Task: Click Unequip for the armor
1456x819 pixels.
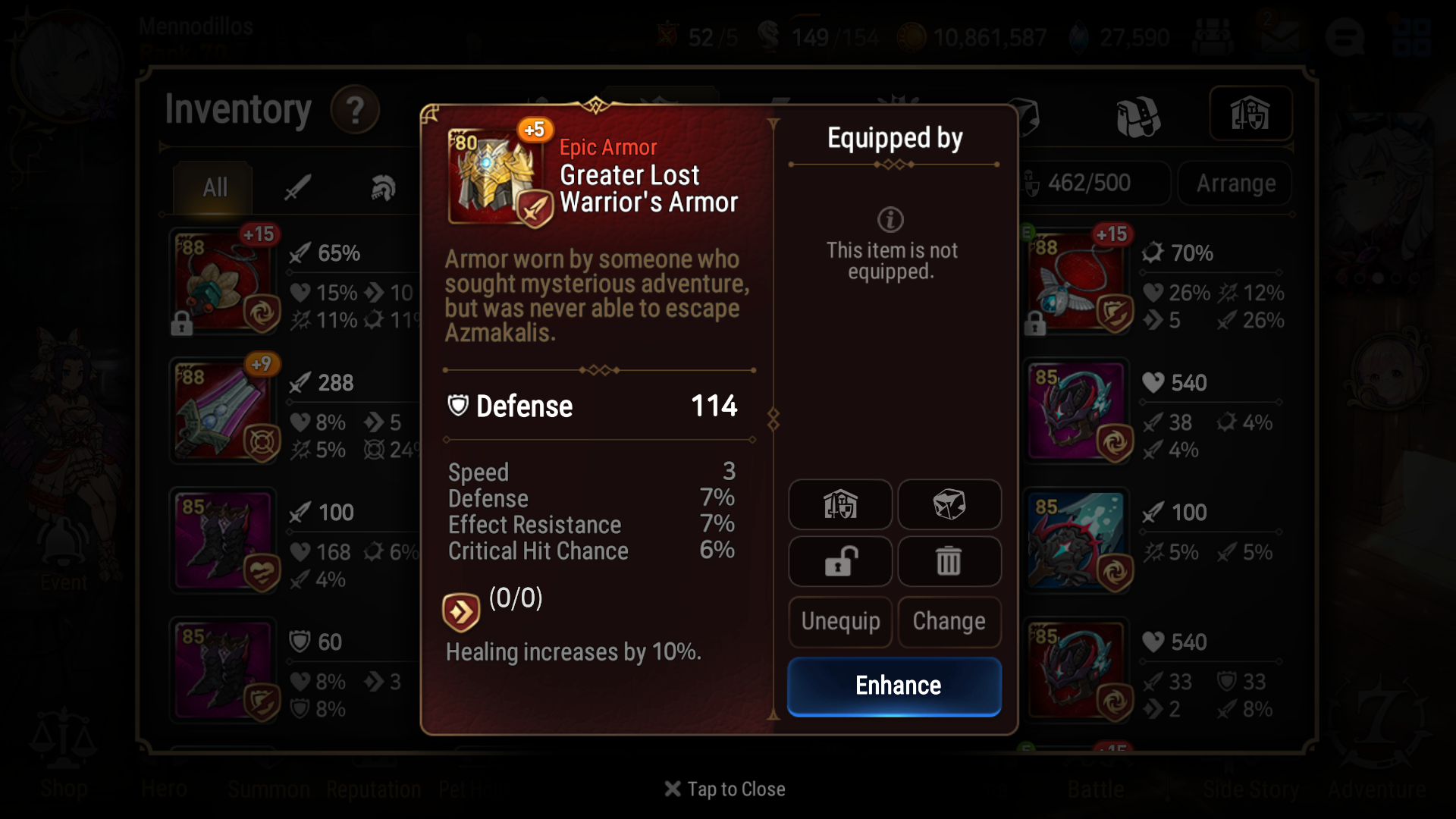Action: 839,622
